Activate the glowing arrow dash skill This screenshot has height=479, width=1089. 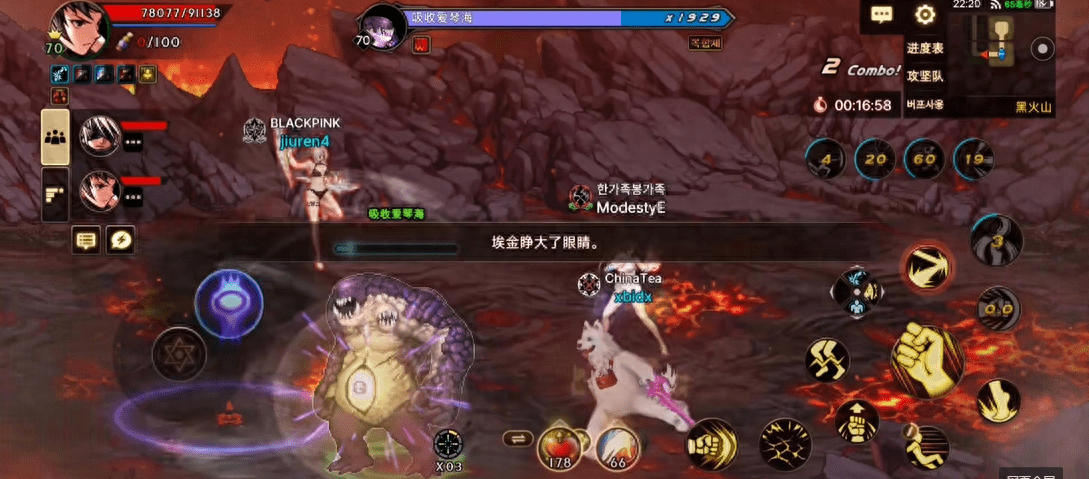click(925, 268)
